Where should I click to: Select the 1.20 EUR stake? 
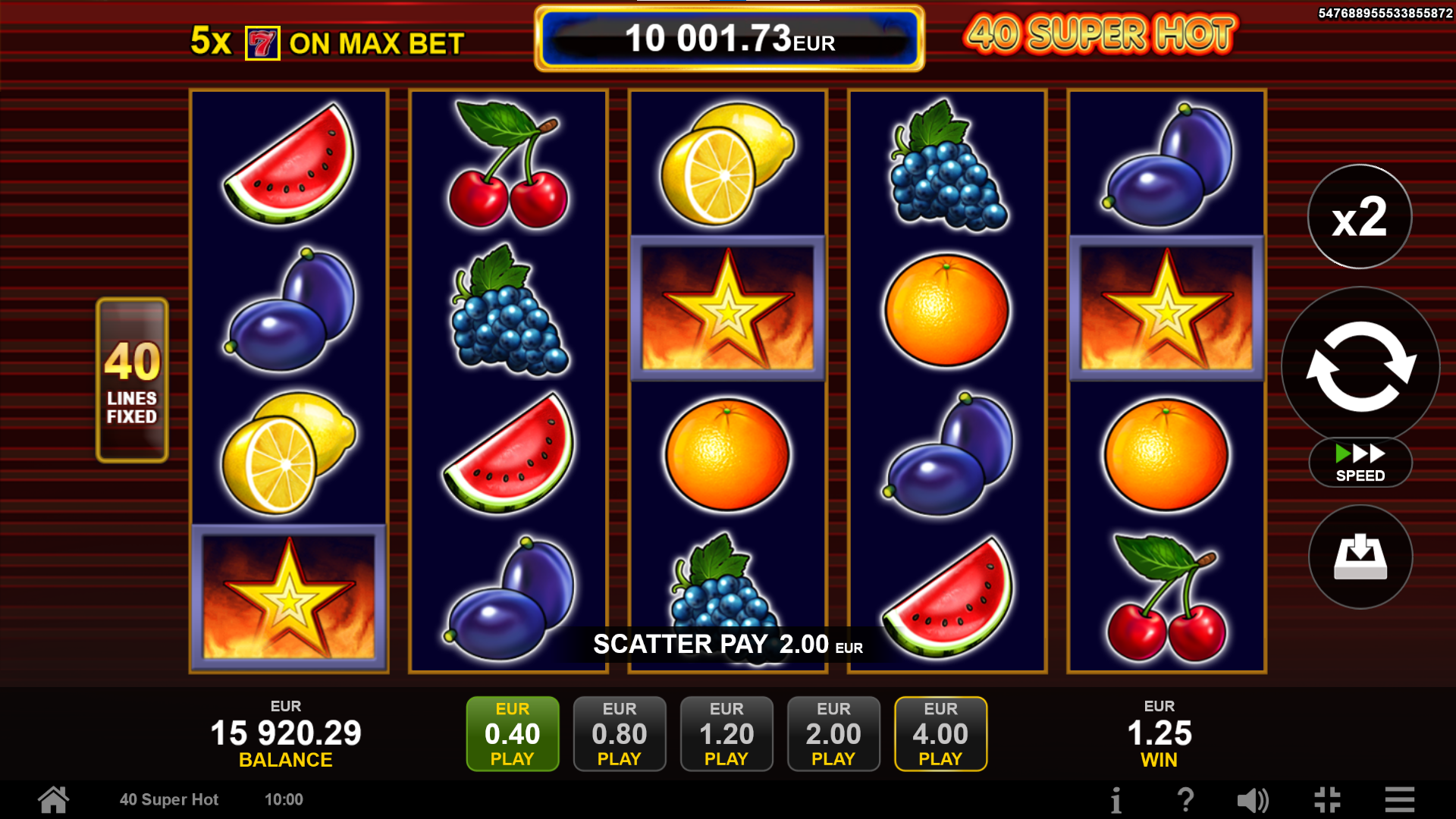pos(726,733)
